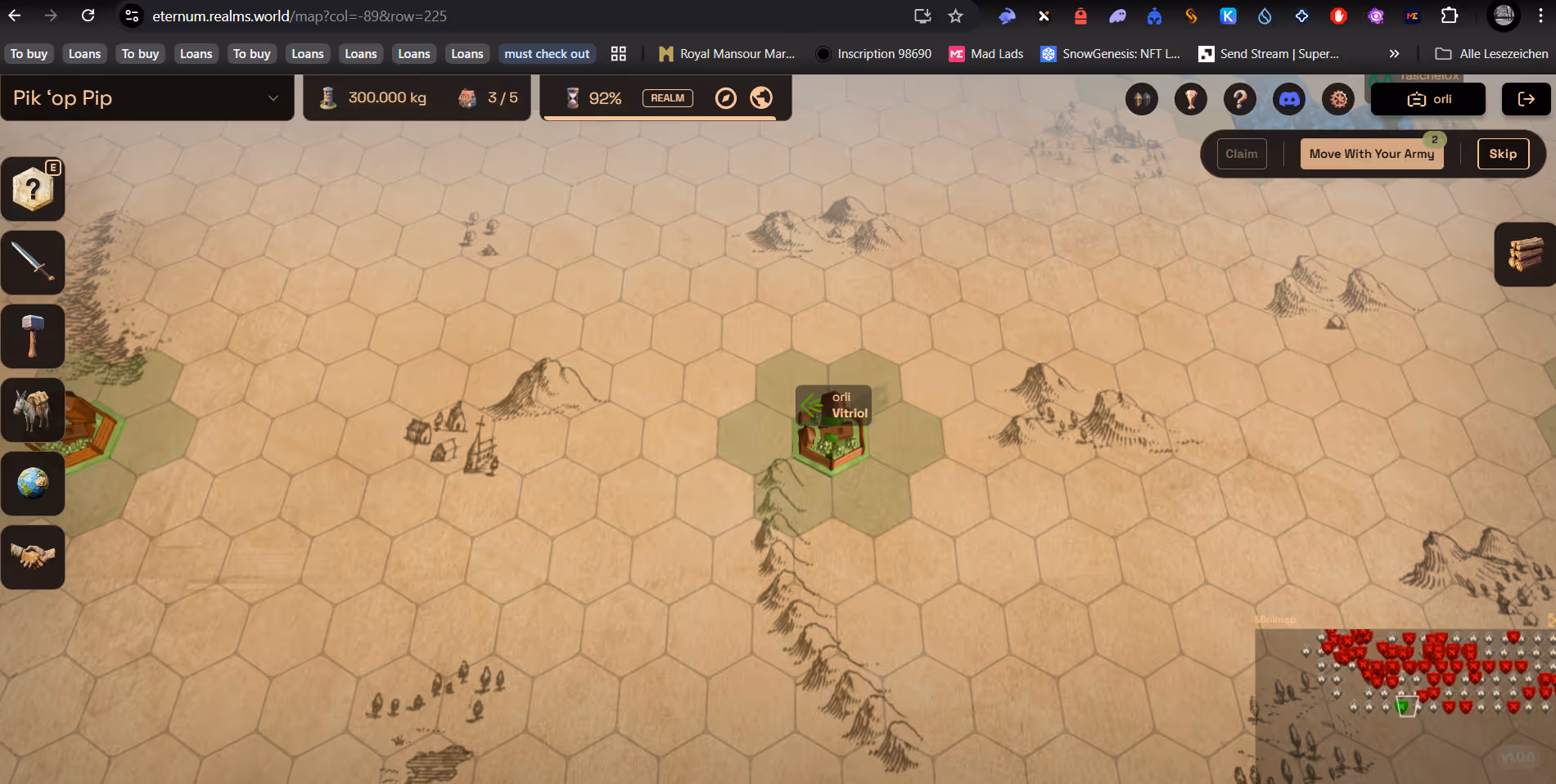Open the sword military menu
Screen dimensions: 1556x784
tap(33, 263)
